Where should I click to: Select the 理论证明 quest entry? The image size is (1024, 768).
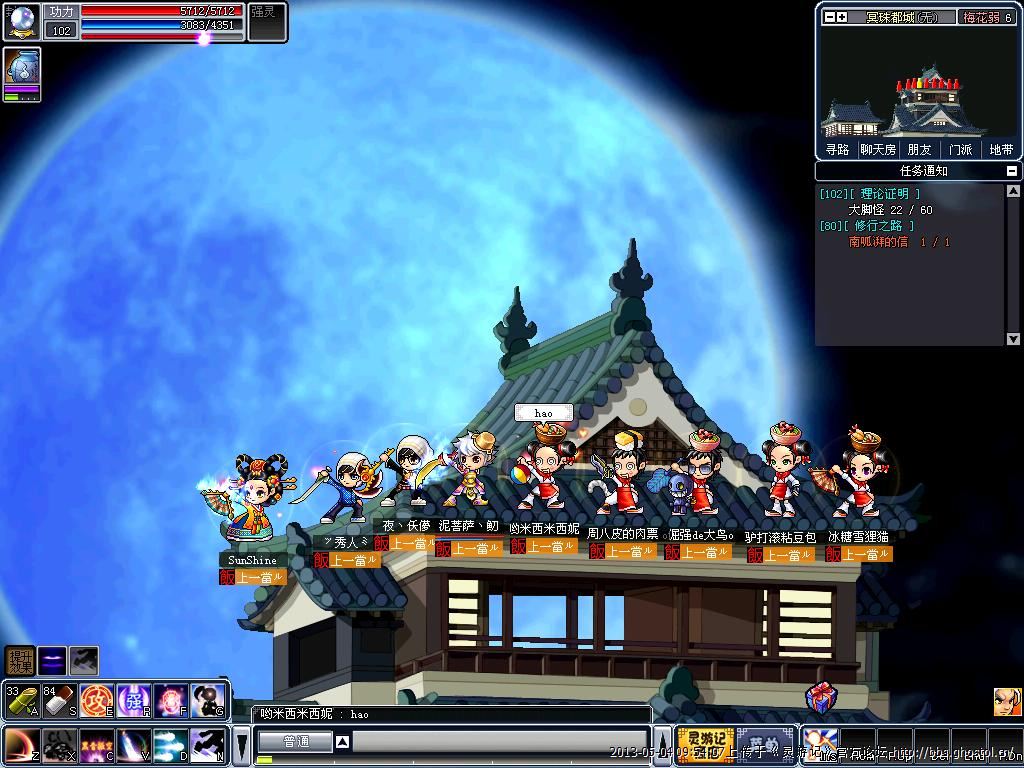pyautogui.click(x=883, y=194)
